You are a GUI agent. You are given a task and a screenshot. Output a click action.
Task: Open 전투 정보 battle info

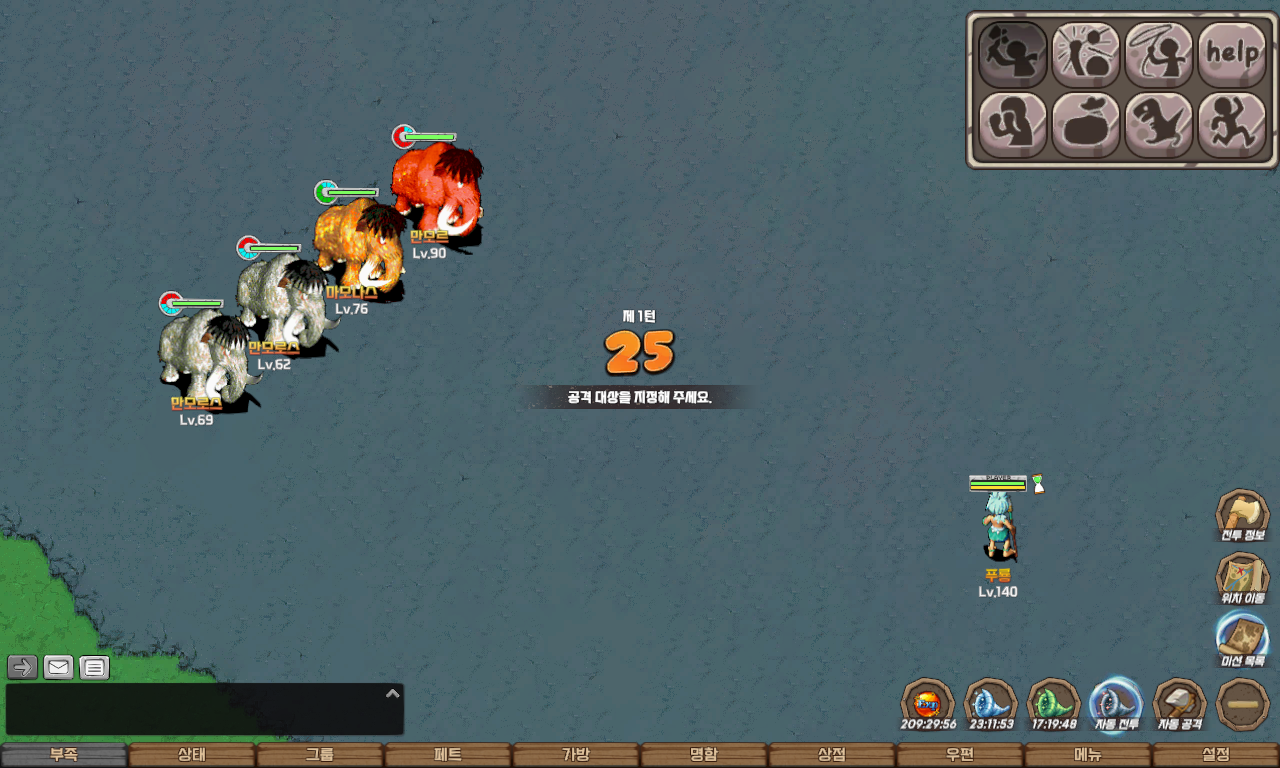click(x=1242, y=516)
